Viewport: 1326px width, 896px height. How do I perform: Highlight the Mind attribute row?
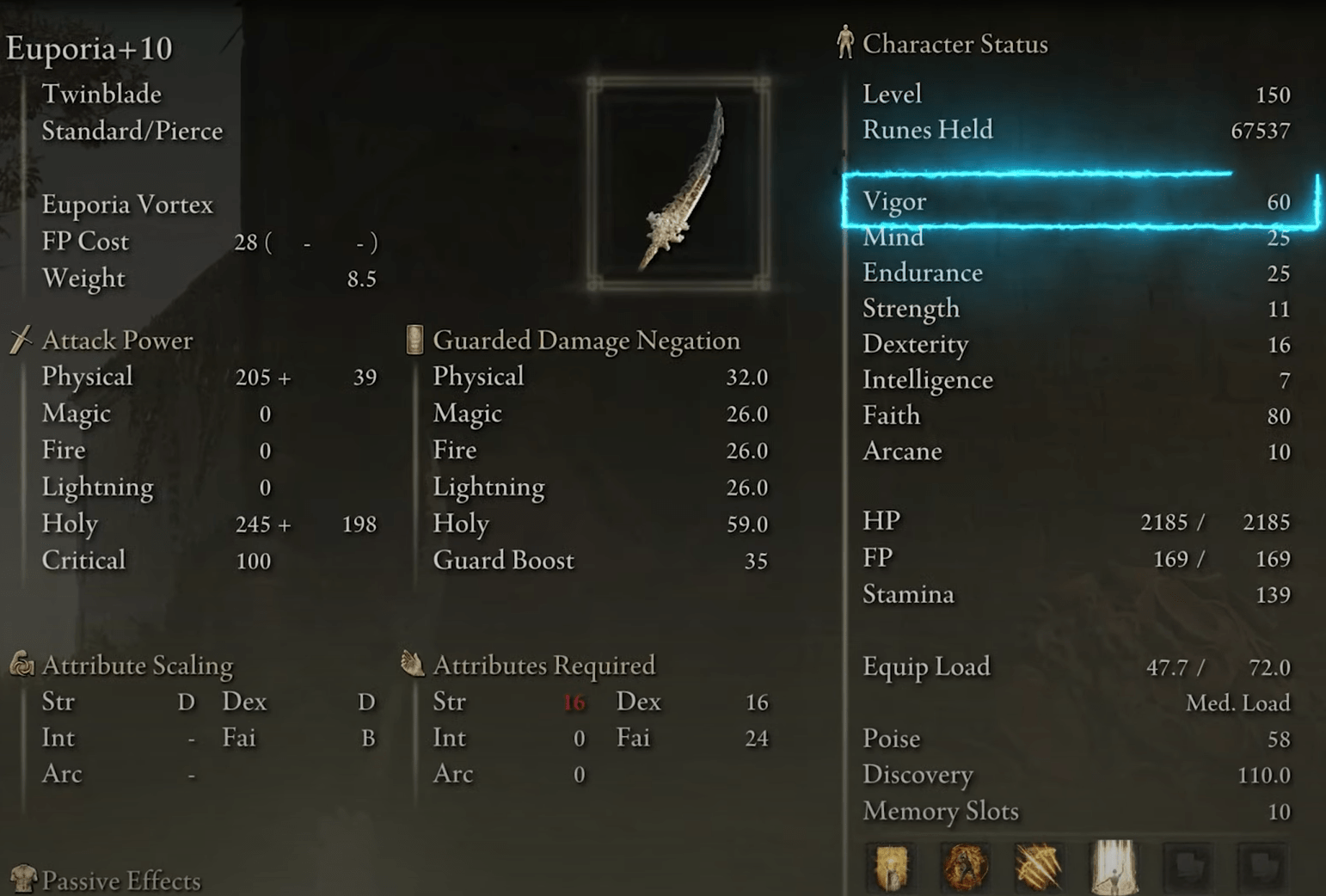pyautogui.click(x=1075, y=237)
